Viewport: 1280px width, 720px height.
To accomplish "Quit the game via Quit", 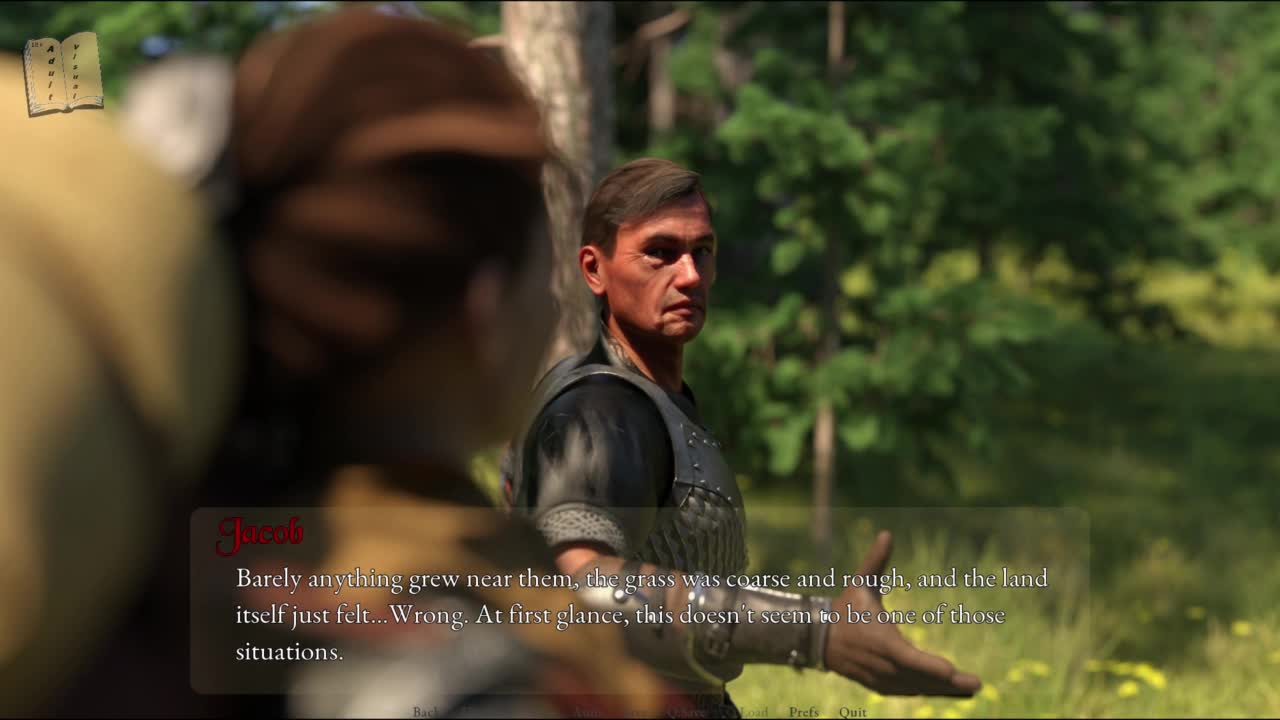I will click(x=853, y=712).
